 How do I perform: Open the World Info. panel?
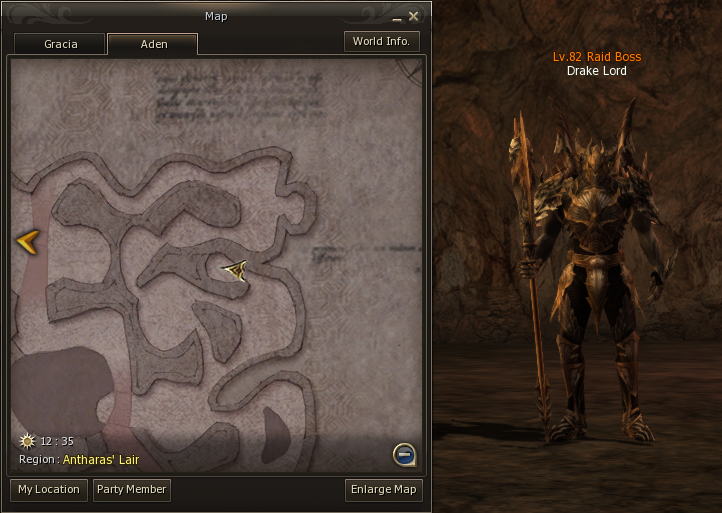pos(381,41)
